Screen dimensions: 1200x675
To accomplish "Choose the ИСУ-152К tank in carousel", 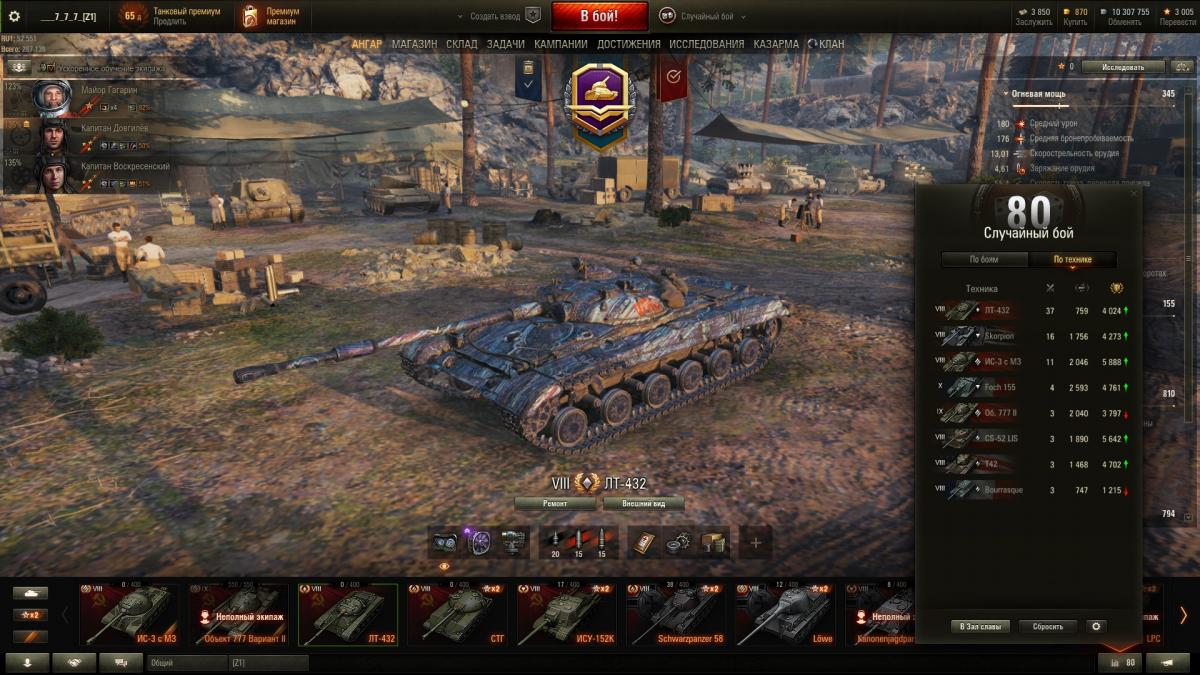I will (x=566, y=615).
